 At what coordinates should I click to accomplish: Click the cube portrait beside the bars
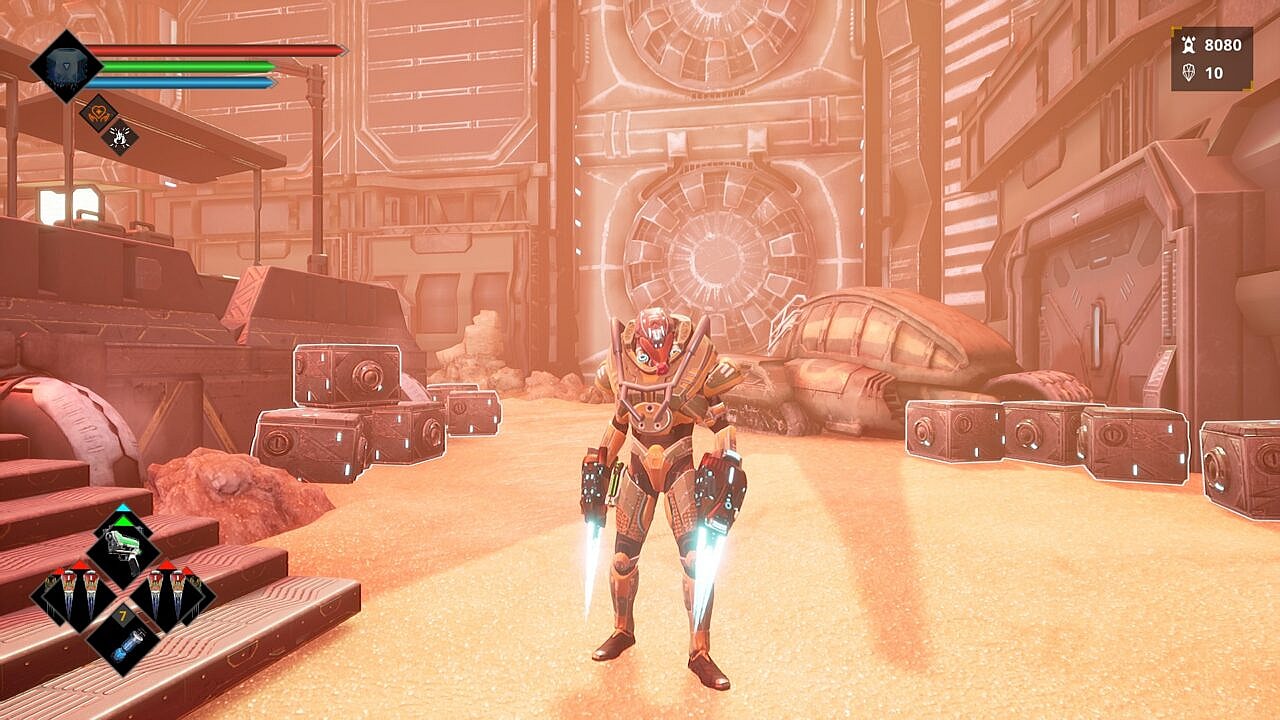click(x=66, y=65)
